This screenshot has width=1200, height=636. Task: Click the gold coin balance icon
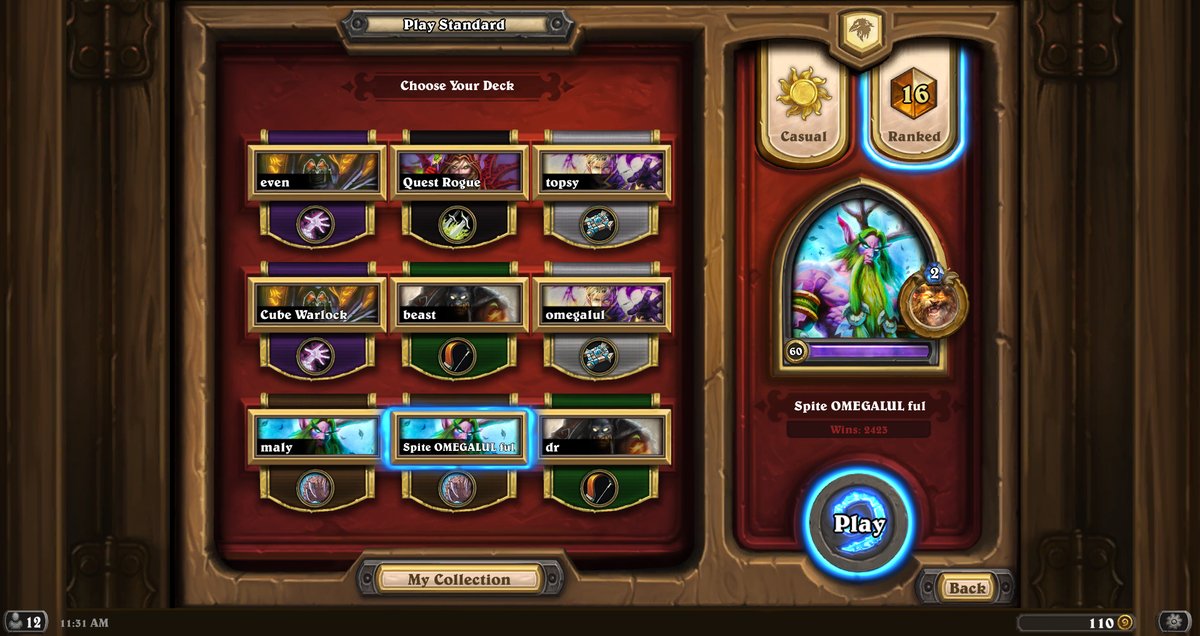[1125, 623]
